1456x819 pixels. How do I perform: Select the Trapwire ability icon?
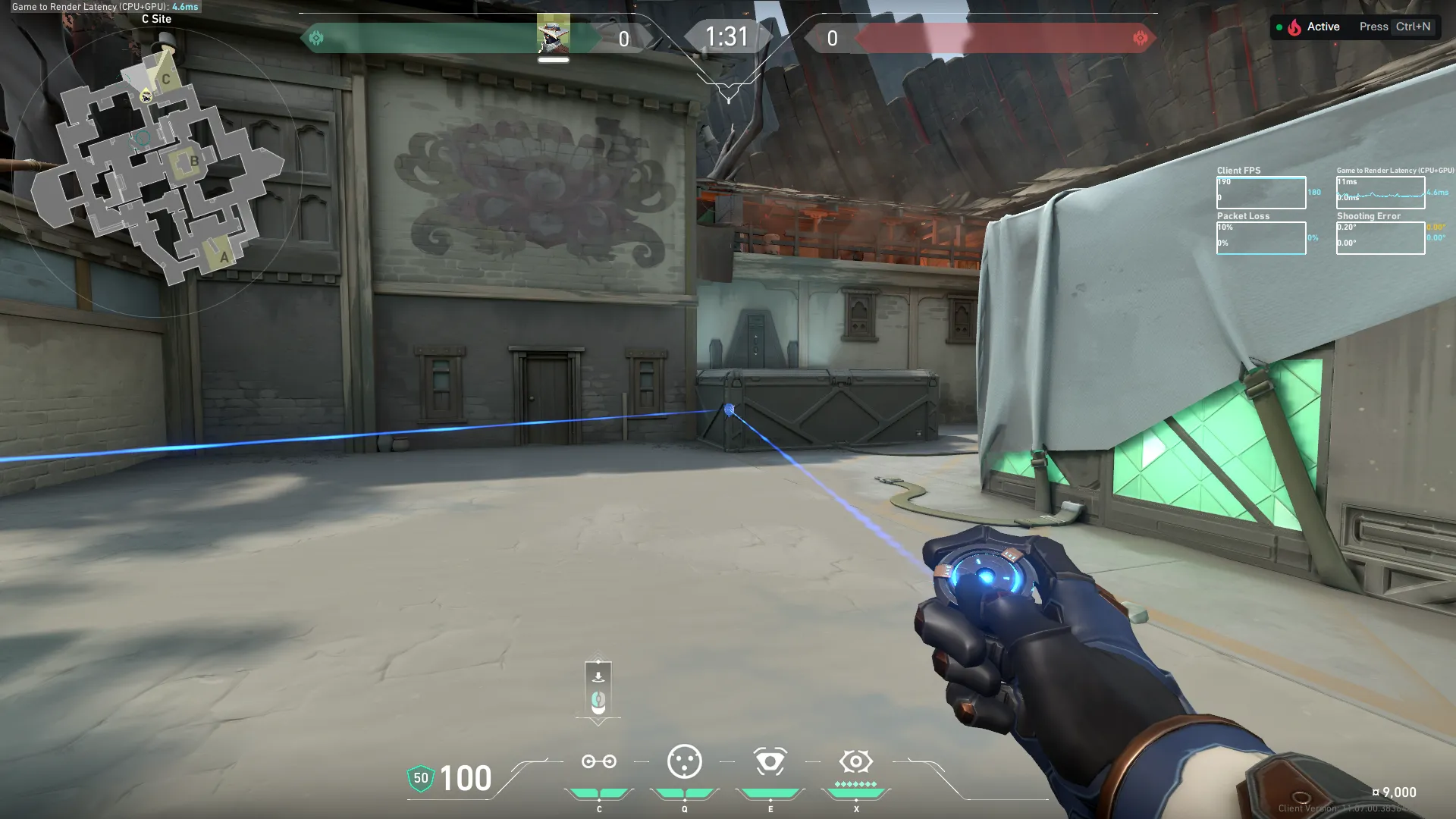pos(598,761)
